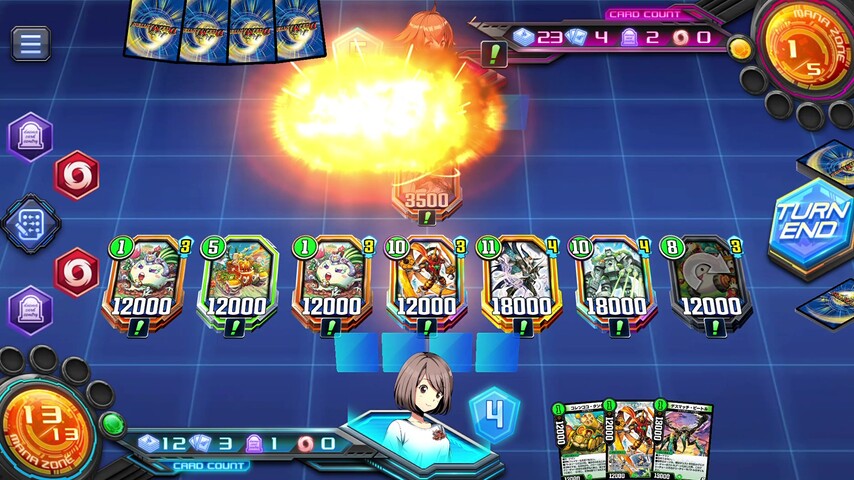Open the hamburger menu
This screenshot has width=854, height=480.
point(31,43)
